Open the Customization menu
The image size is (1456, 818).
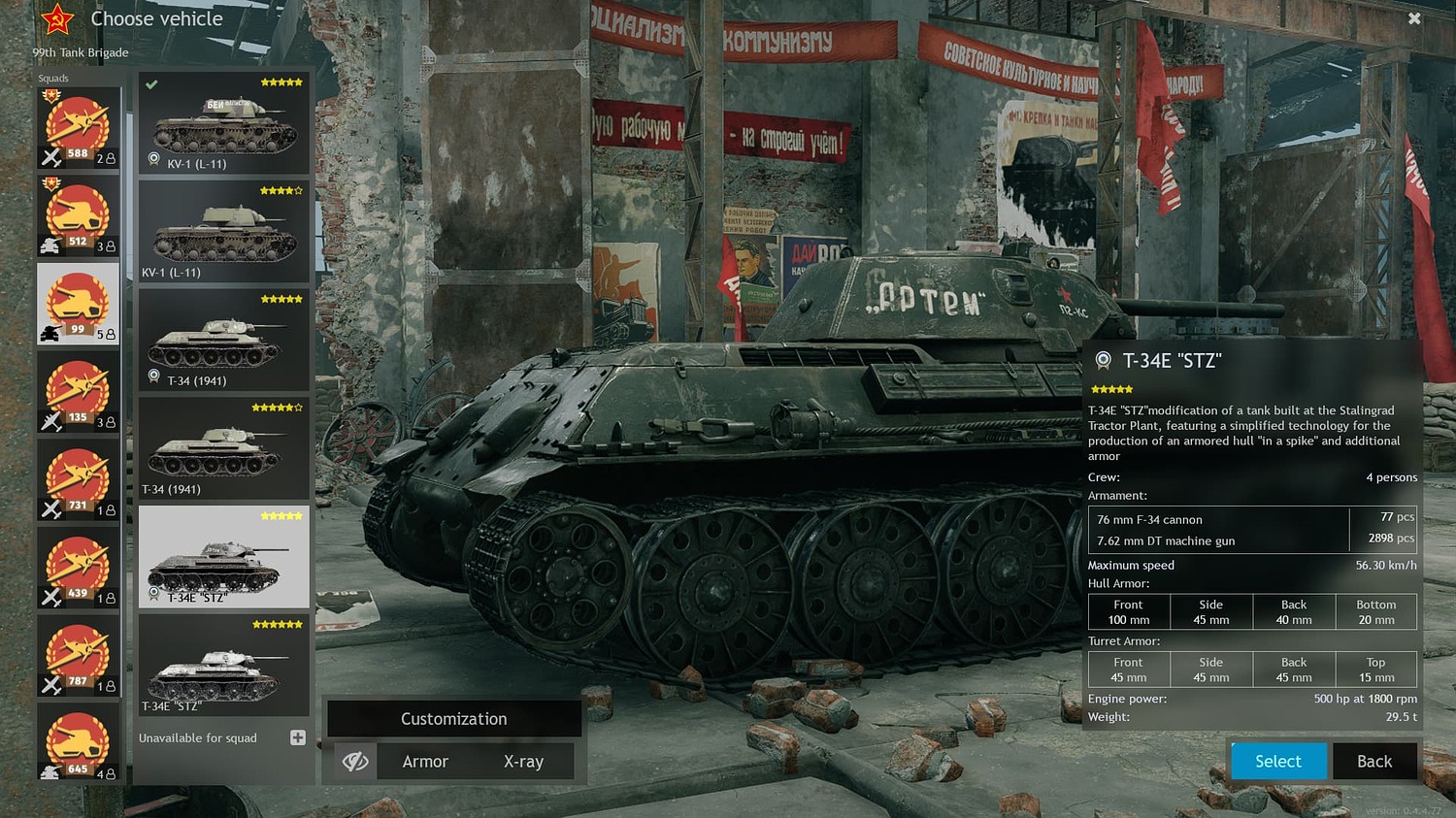[x=453, y=719]
